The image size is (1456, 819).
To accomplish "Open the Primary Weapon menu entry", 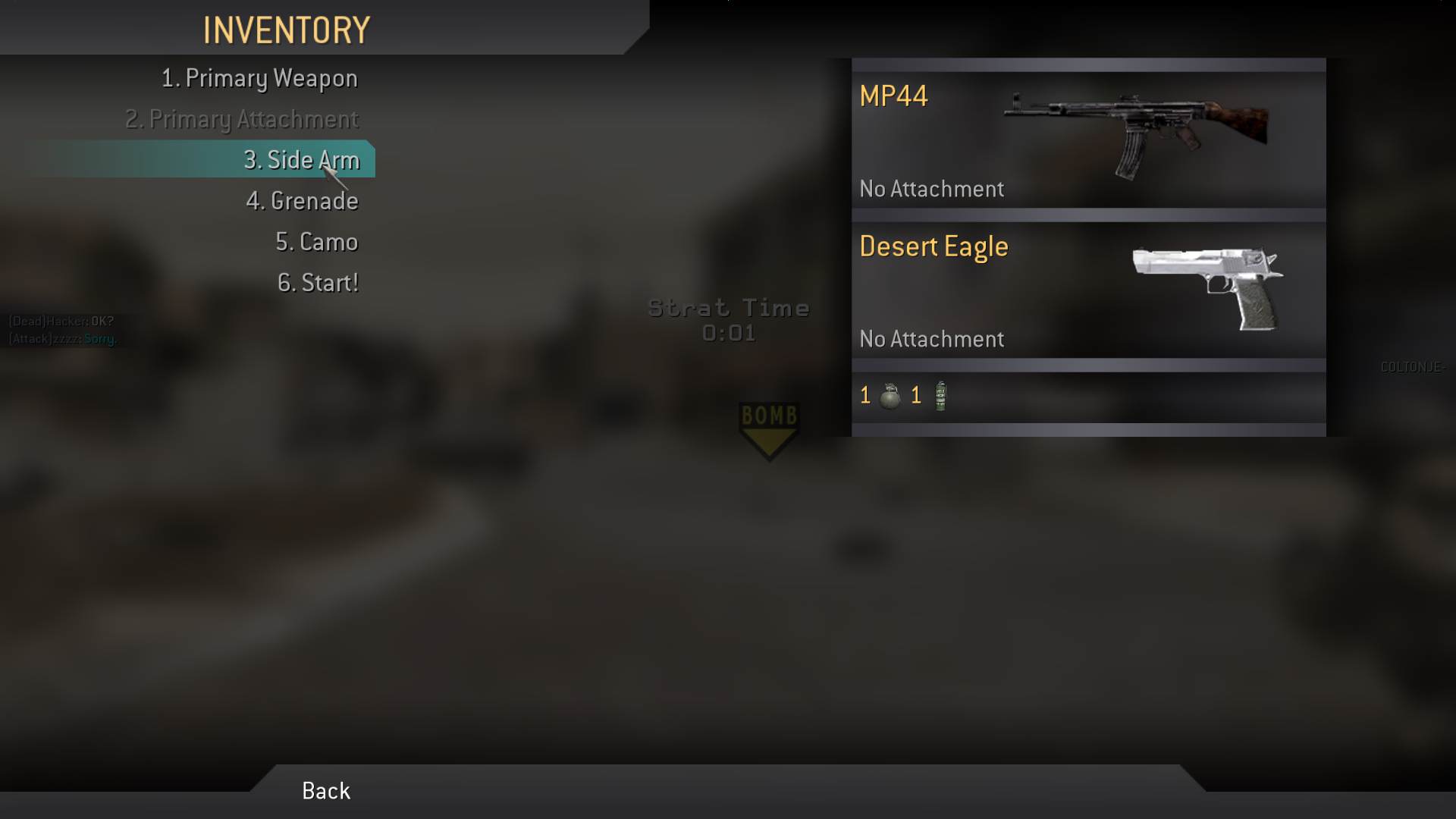I will [x=259, y=78].
